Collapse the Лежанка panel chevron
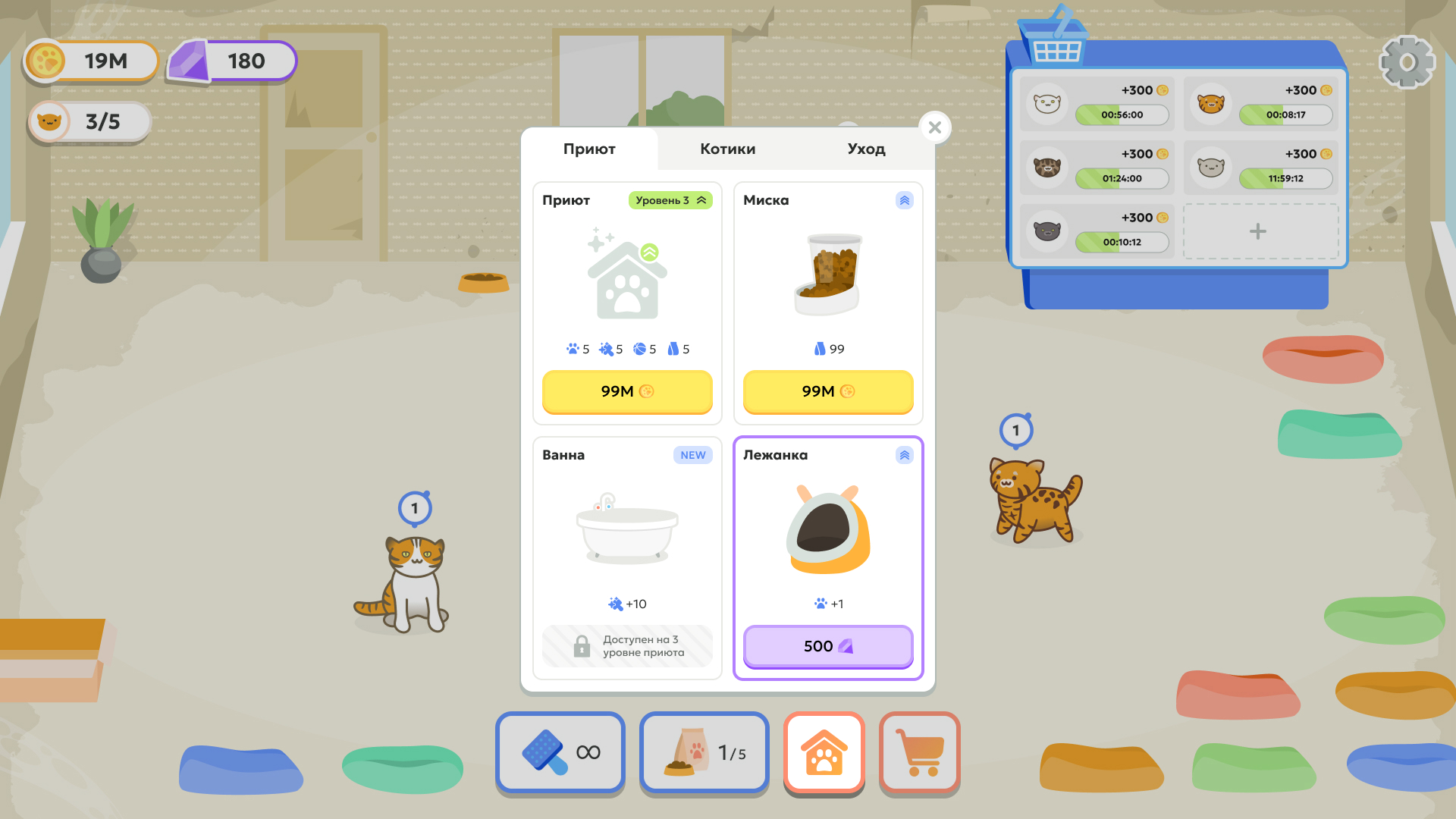 click(903, 455)
